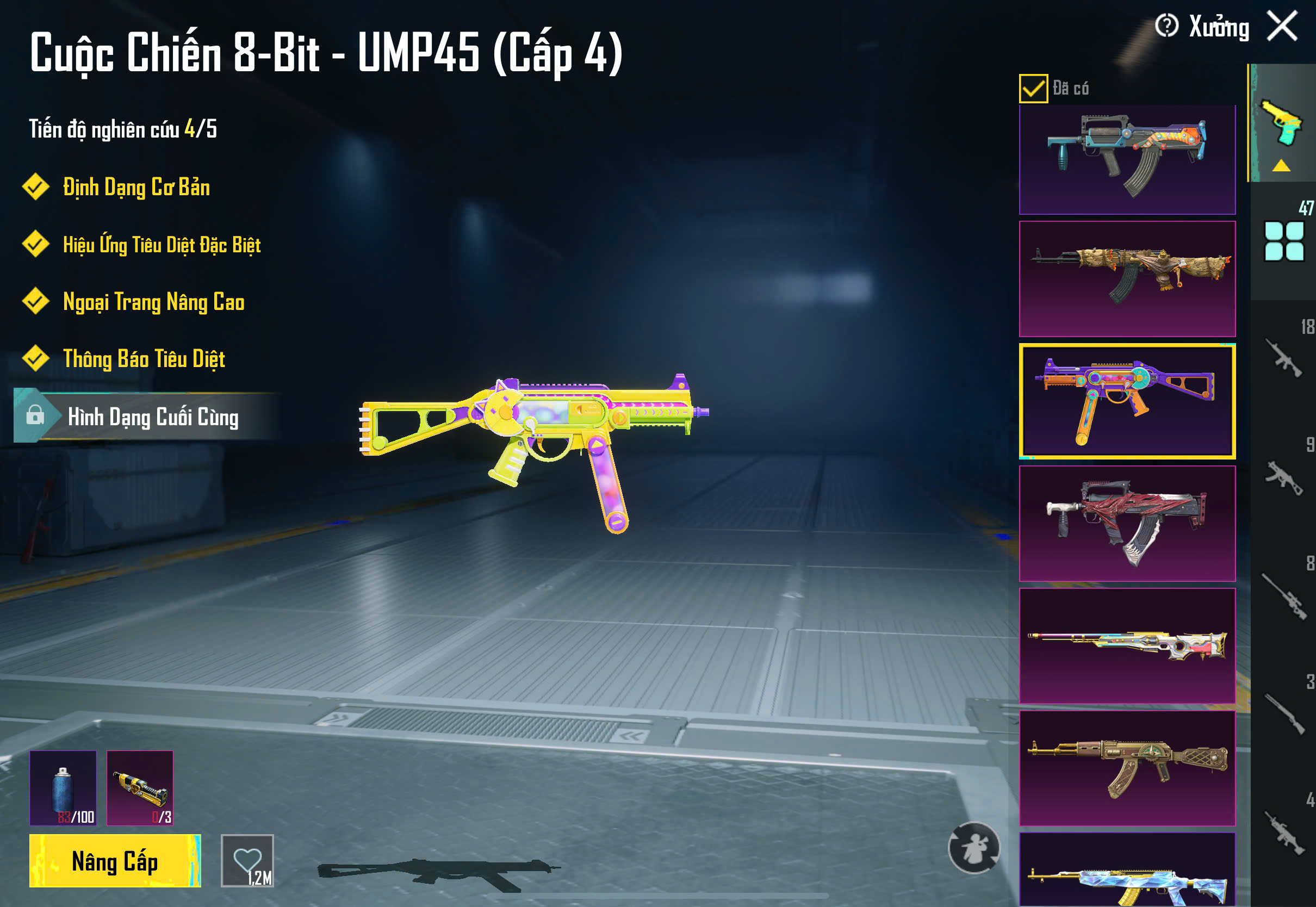Open the Ngoại Trang Nâng Cao stage
Image resolution: width=1316 pixels, height=907 pixels.
point(153,302)
